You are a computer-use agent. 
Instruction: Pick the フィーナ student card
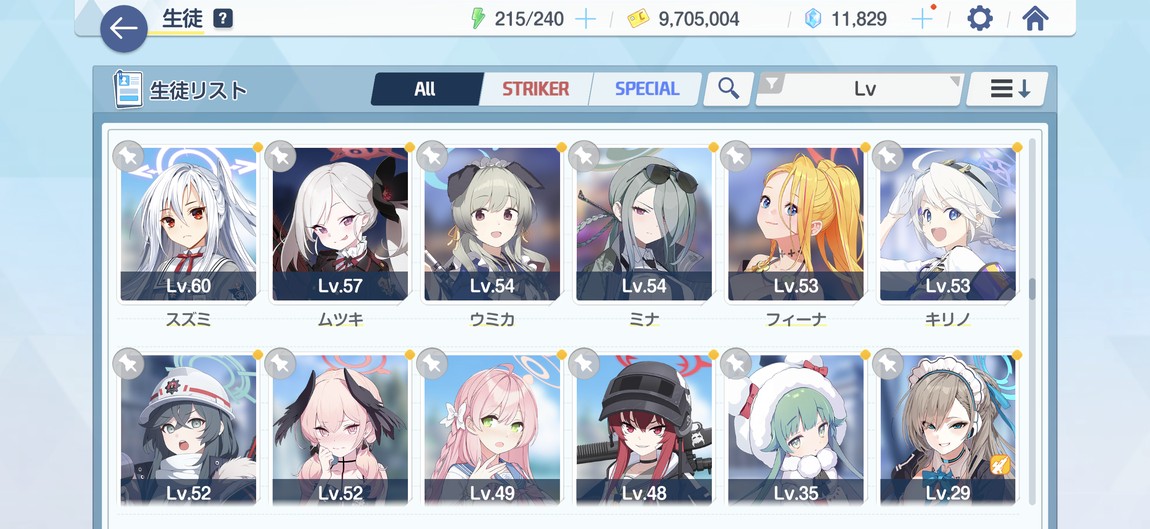pos(796,225)
